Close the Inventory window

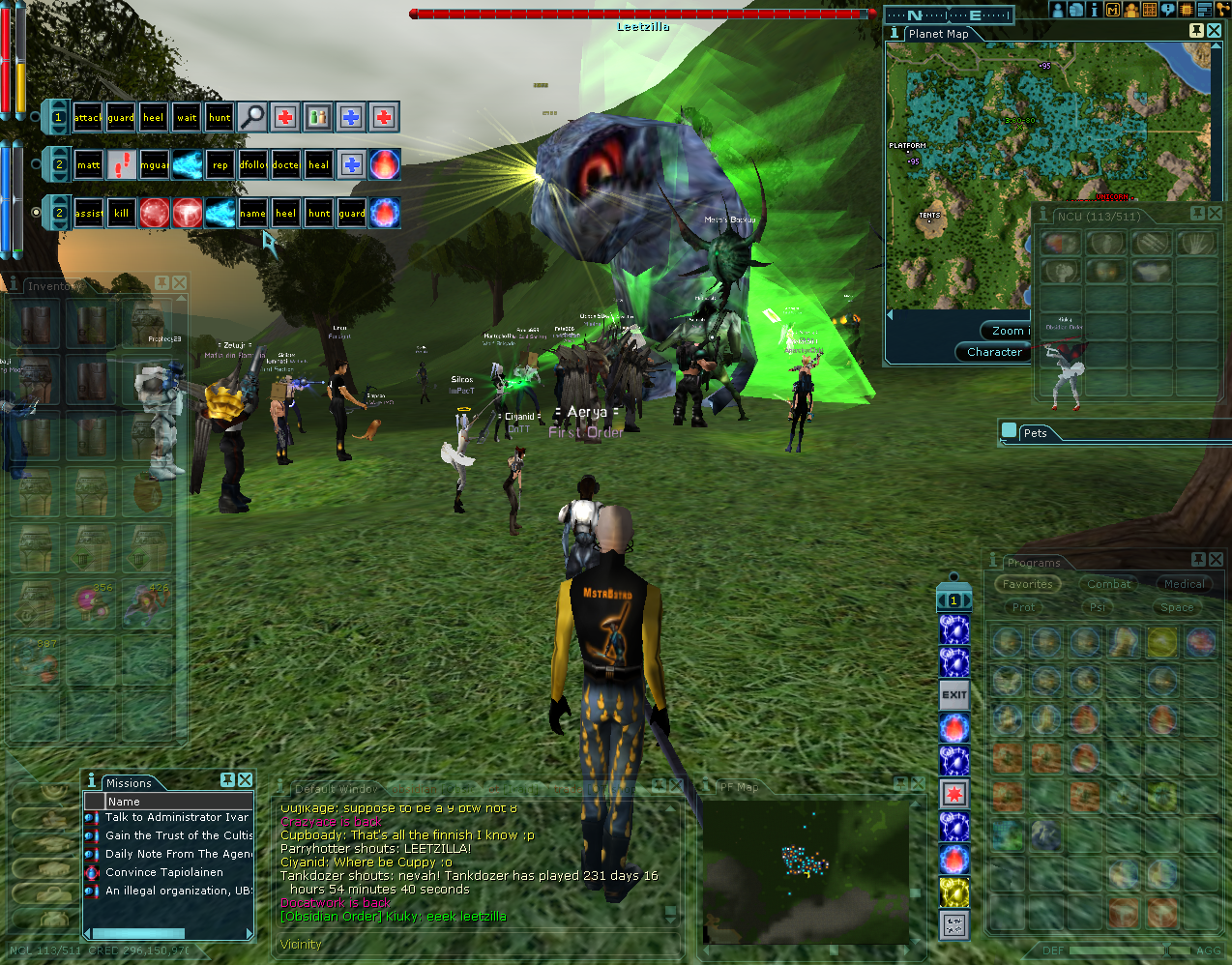click(x=179, y=283)
